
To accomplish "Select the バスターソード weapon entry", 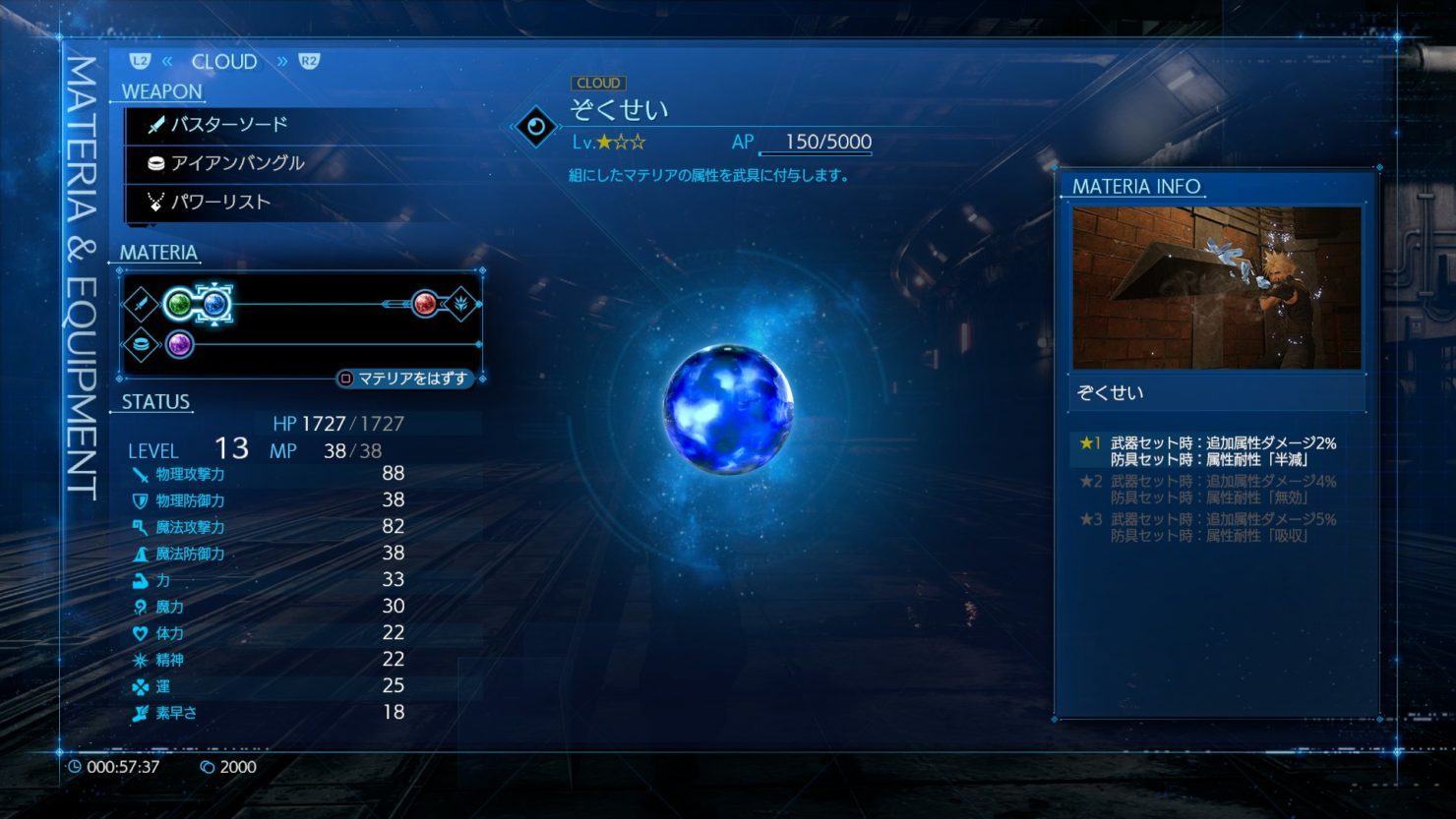I will (x=228, y=125).
